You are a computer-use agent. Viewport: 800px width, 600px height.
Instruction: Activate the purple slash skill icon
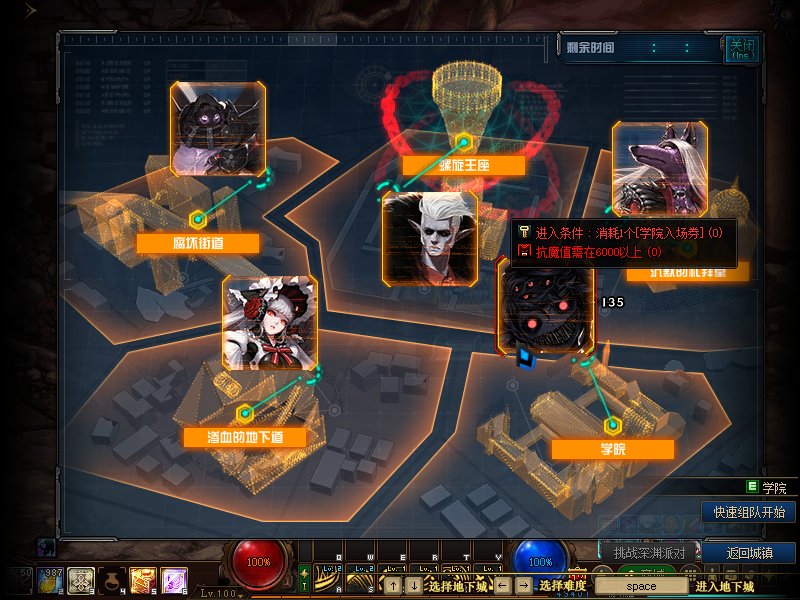(x=174, y=580)
